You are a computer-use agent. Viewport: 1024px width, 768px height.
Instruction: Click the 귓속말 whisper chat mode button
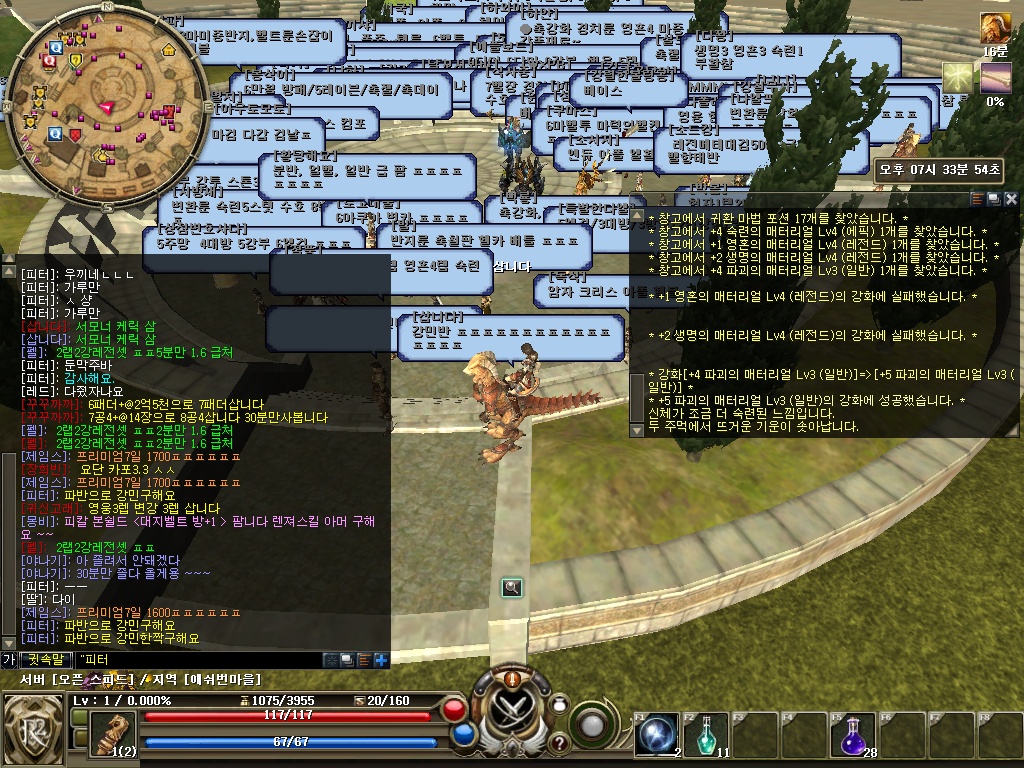pyautogui.click(x=46, y=660)
